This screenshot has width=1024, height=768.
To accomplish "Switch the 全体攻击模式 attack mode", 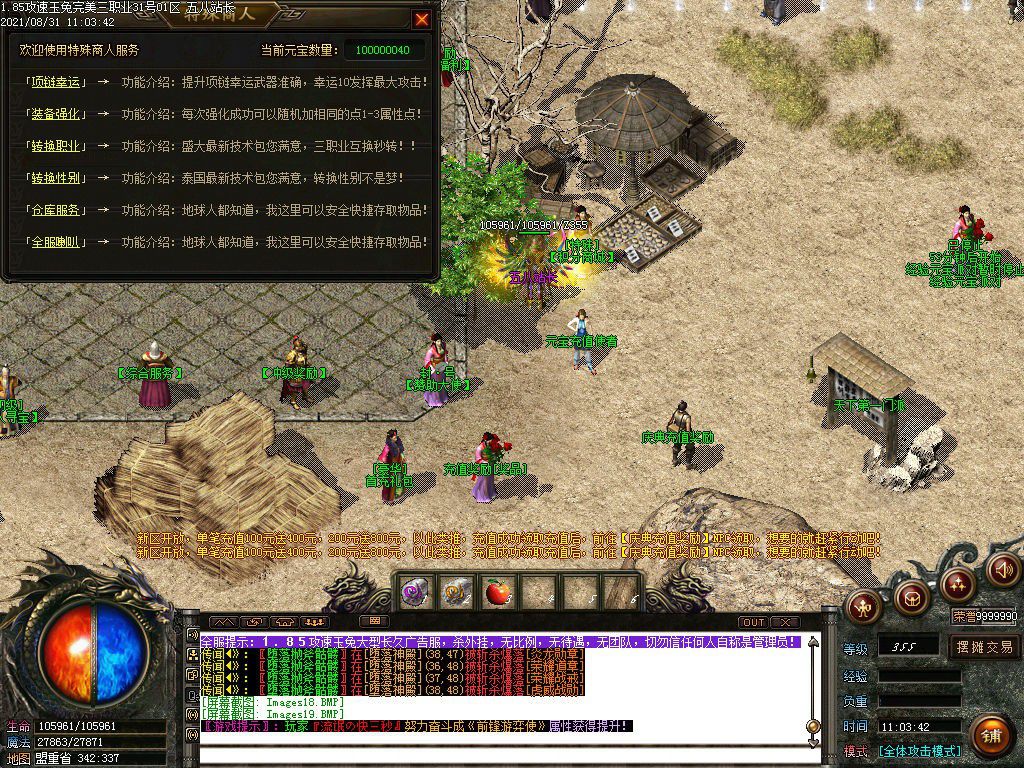I will pos(919,751).
